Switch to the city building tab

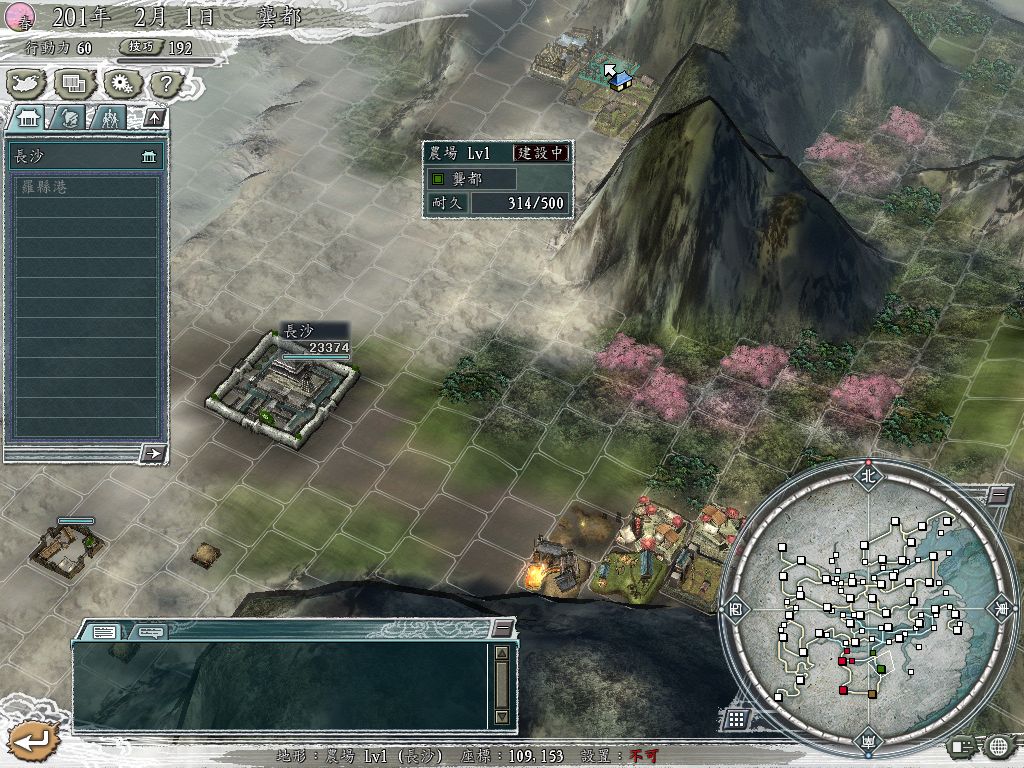click(x=26, y=118)
